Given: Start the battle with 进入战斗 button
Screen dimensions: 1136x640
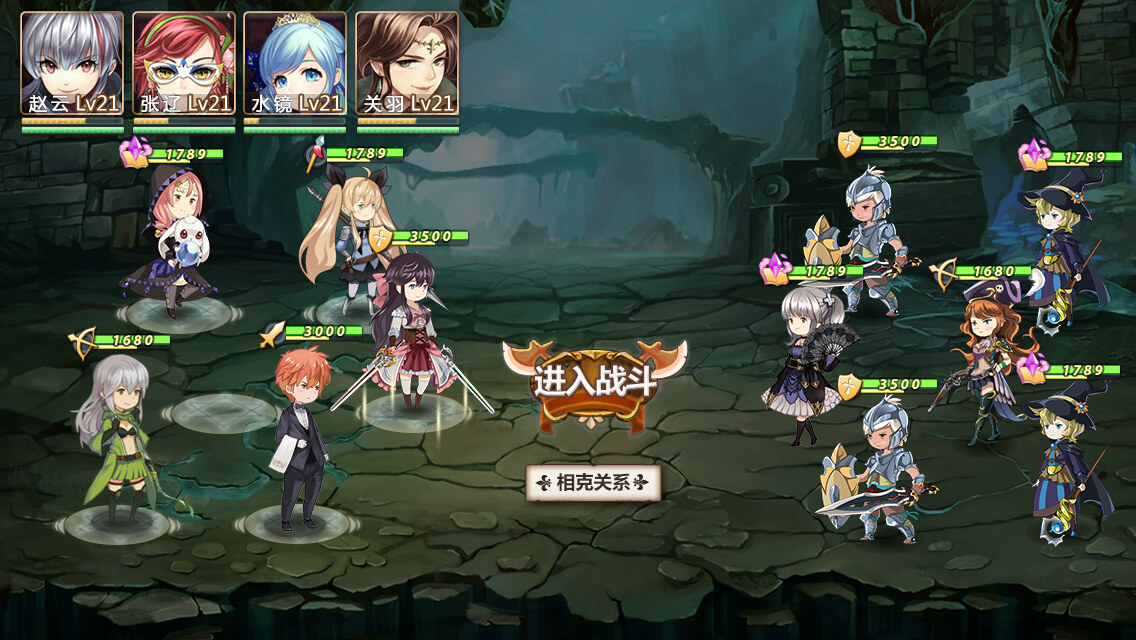Looking at the screenshot, I should [x=594, y=382].
